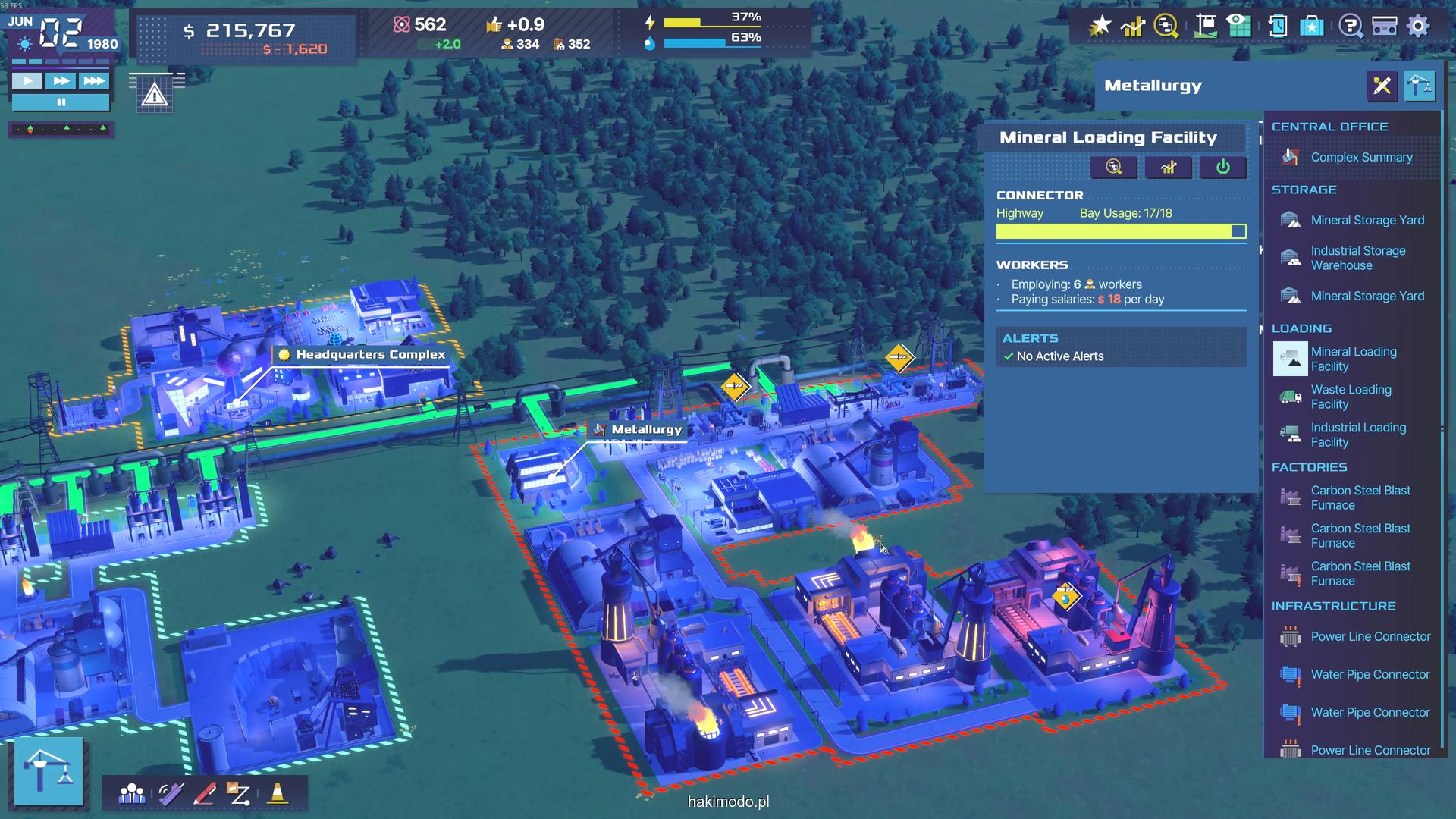Image resolution: width=1456 pixels, height=819 pixels.
Task: Select the traffic cone tool
Action: click(278, 794)
